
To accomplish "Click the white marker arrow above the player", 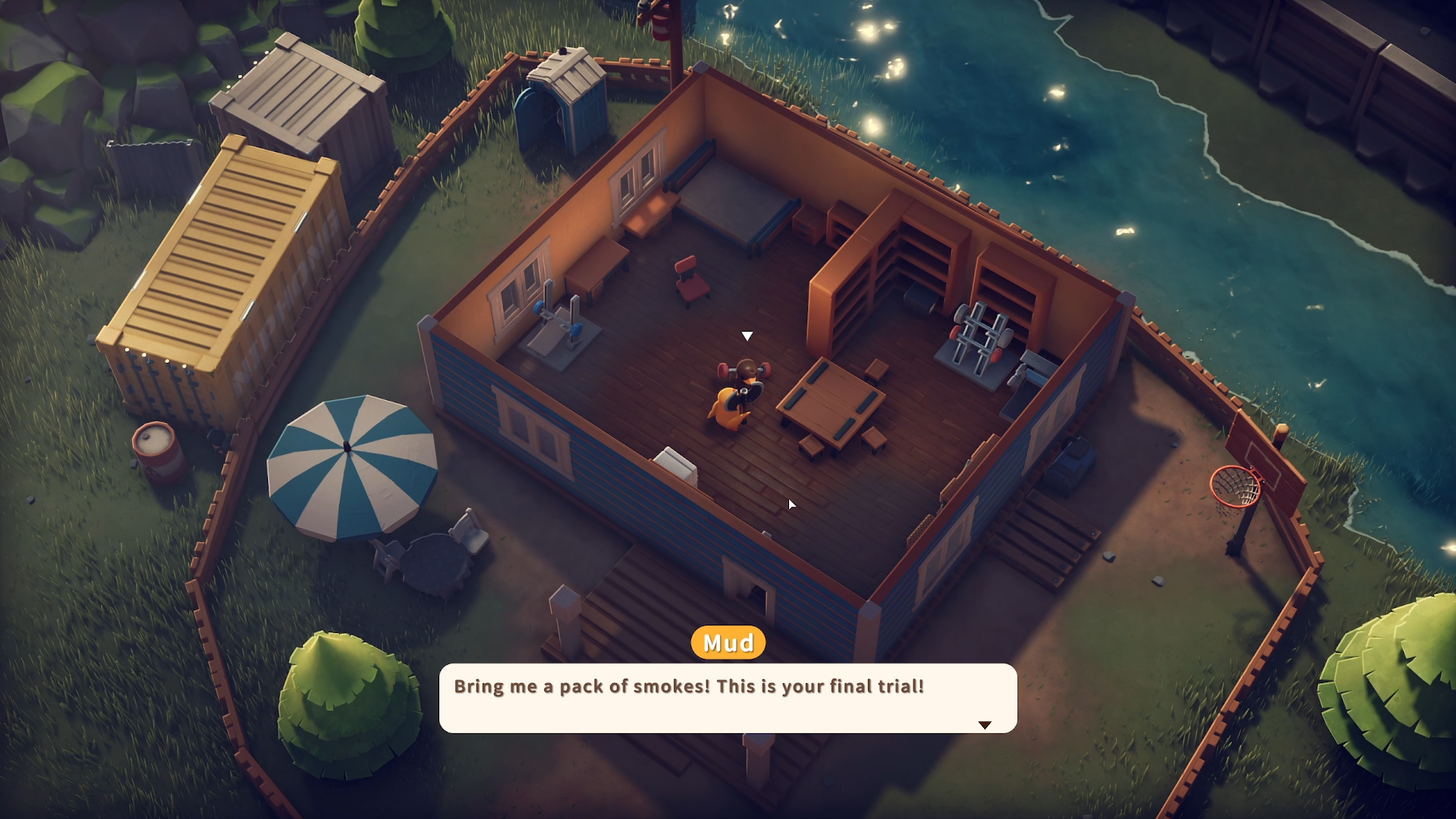I will pos(747,334).
